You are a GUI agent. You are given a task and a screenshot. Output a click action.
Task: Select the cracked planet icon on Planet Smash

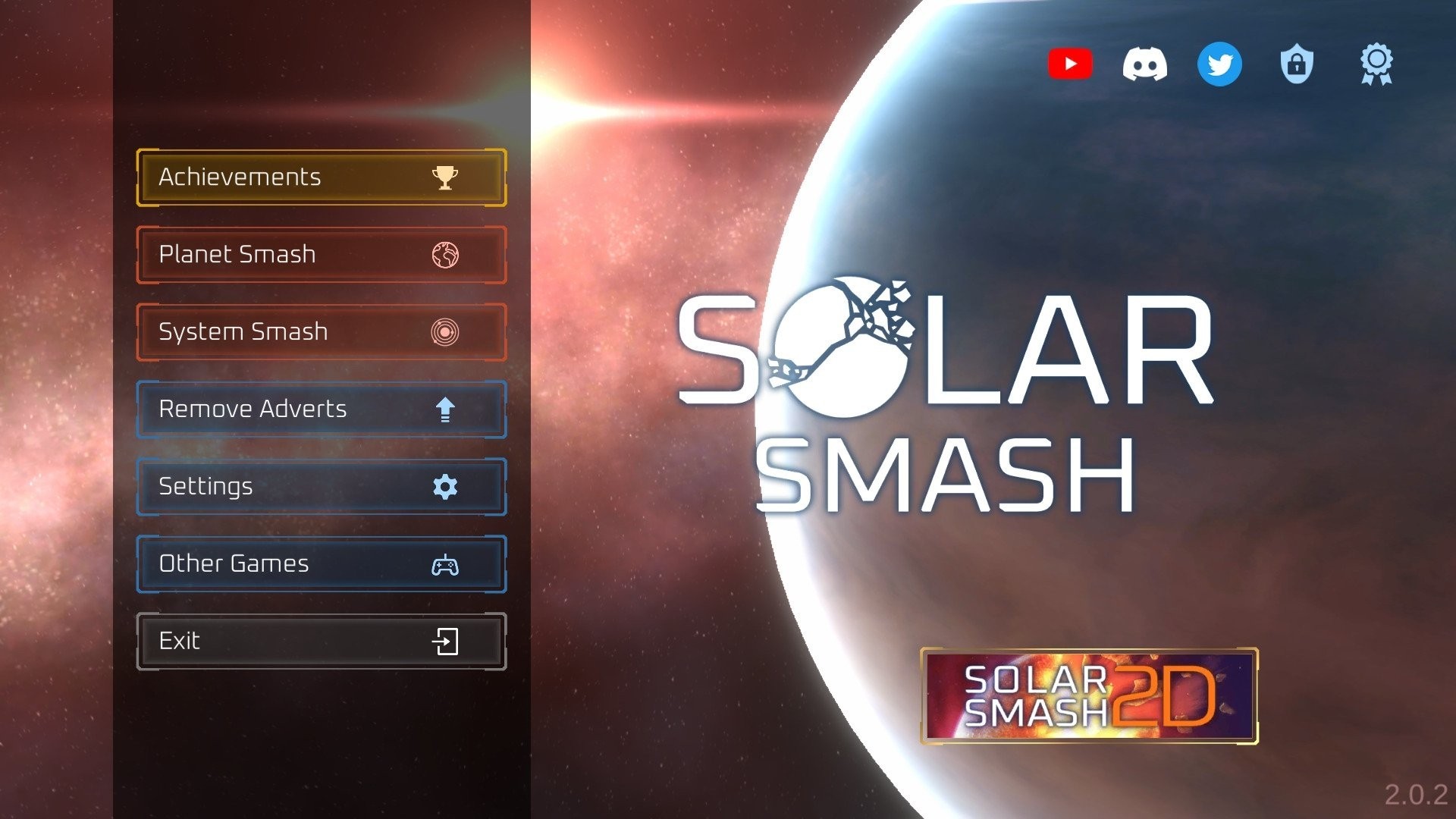[446, 255]
